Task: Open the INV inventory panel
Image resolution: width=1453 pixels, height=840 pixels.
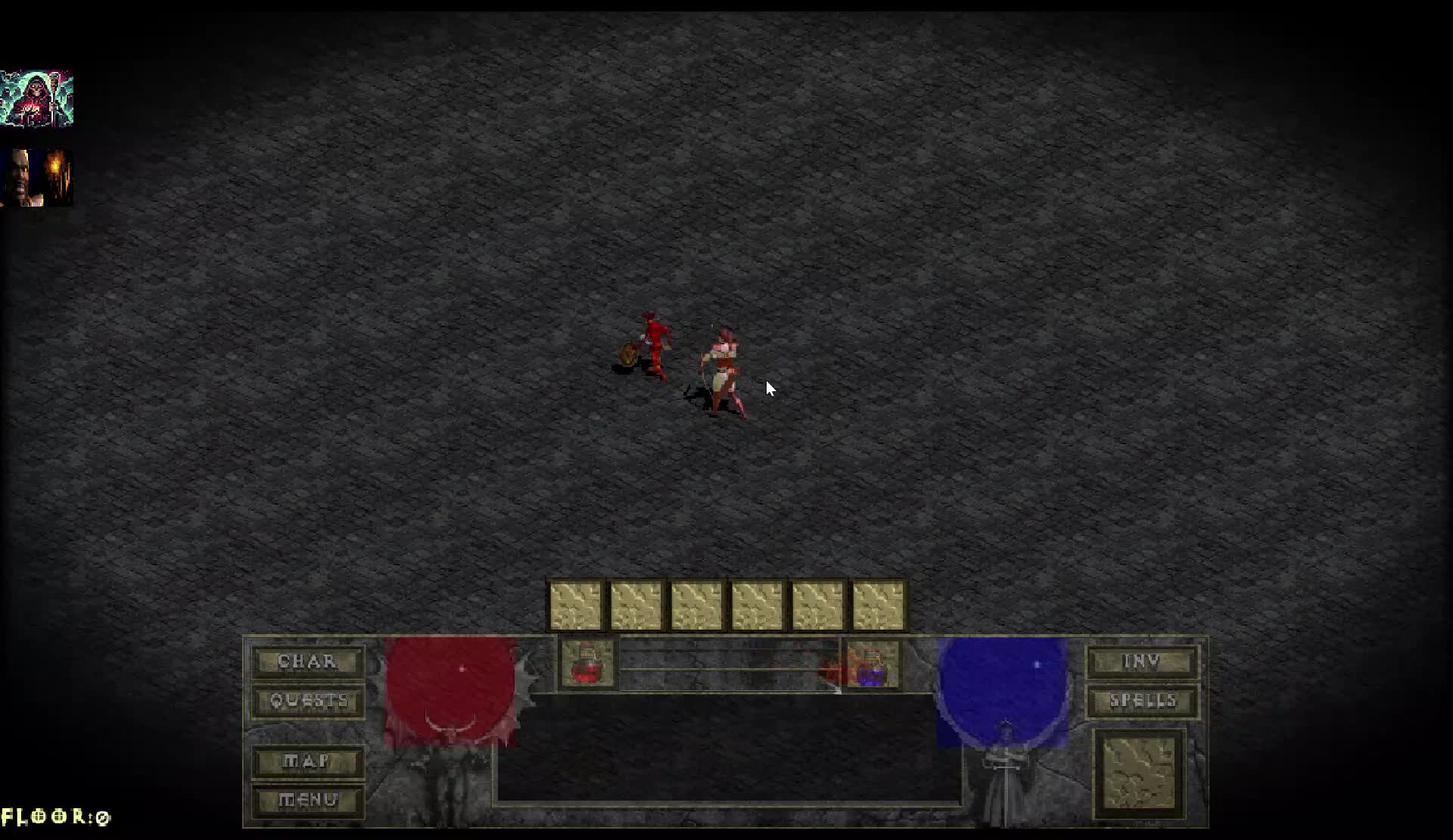Action: [1143, 661]
